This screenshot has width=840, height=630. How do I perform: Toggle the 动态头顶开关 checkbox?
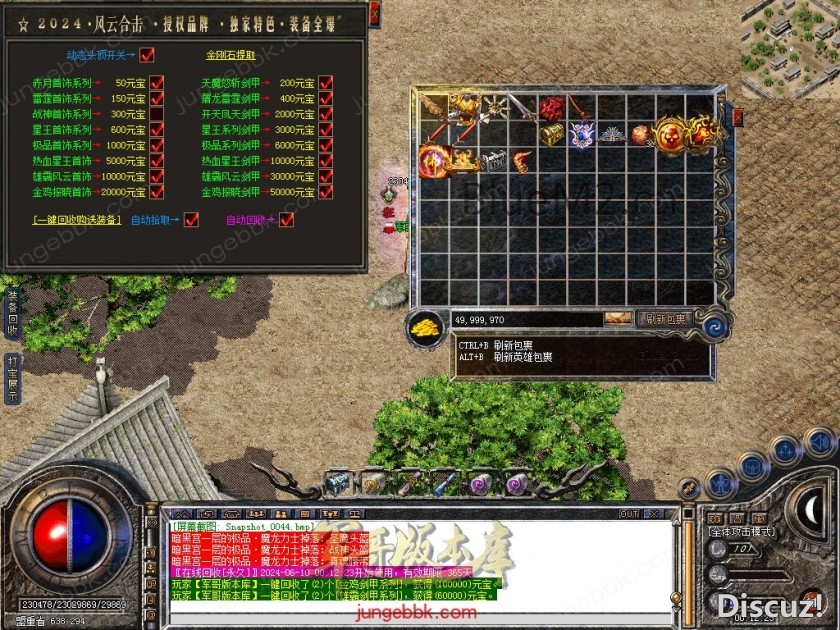point(147,54)
